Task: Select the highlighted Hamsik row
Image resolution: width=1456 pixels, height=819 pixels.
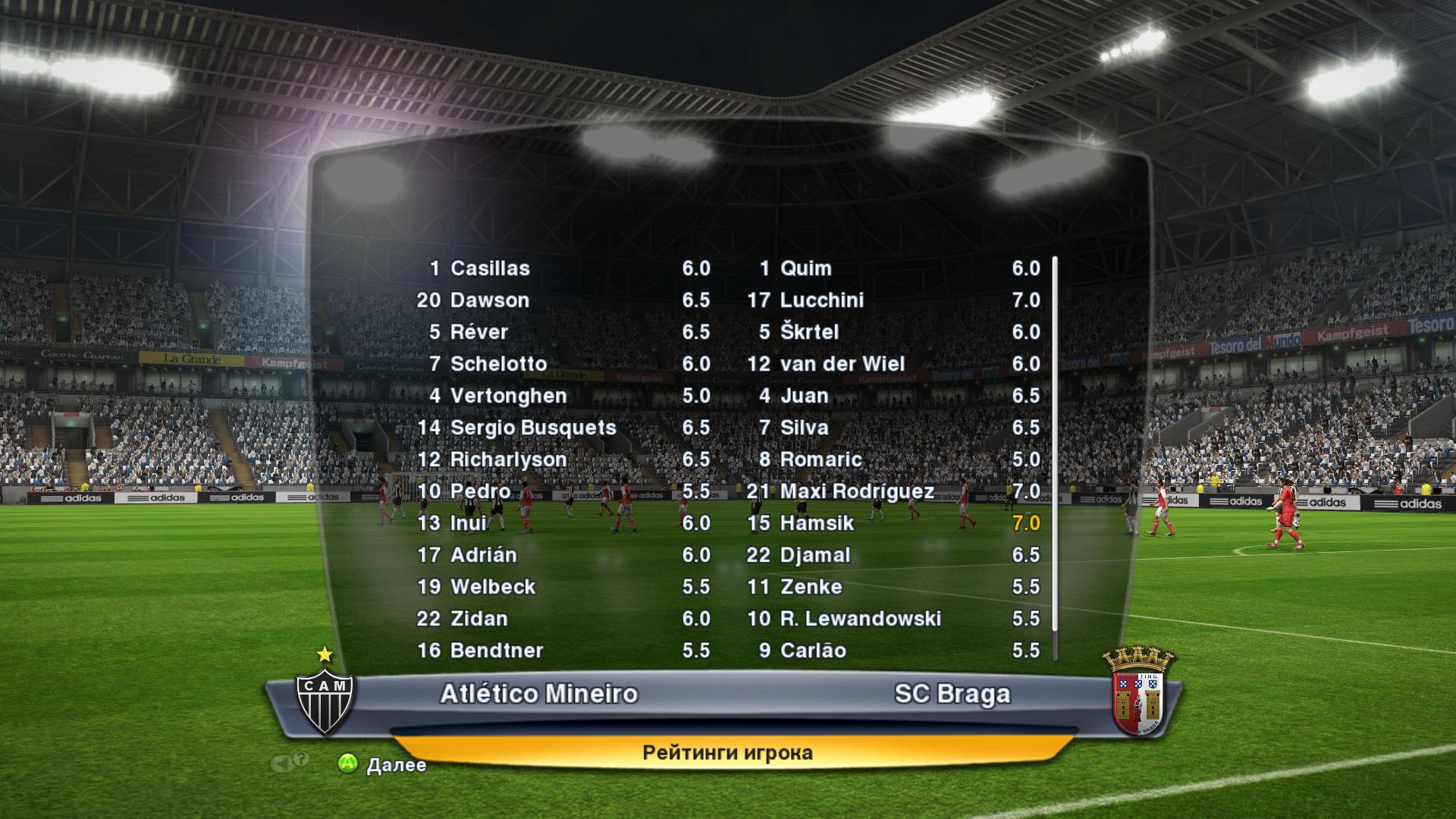Action: pos(817,523)
